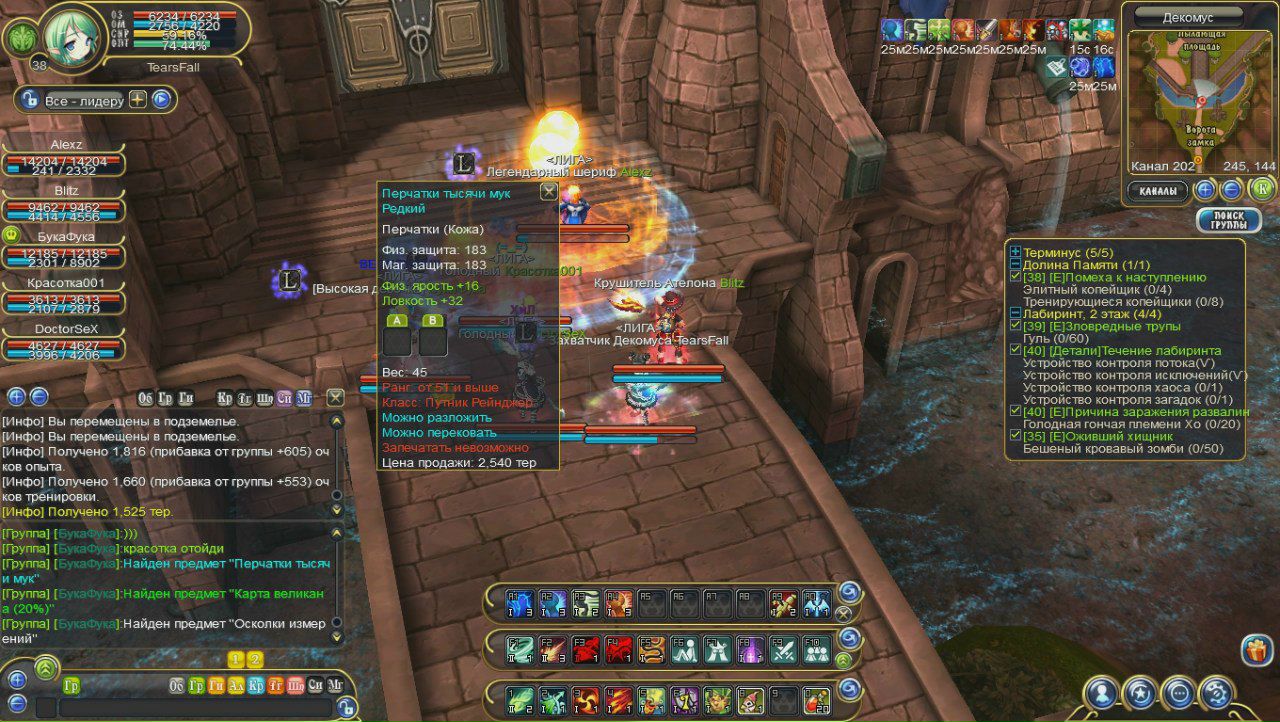Activate the F9 crossed swords action
The height and width of the screenshot is (722, 1280).
(x=784, y=649)
